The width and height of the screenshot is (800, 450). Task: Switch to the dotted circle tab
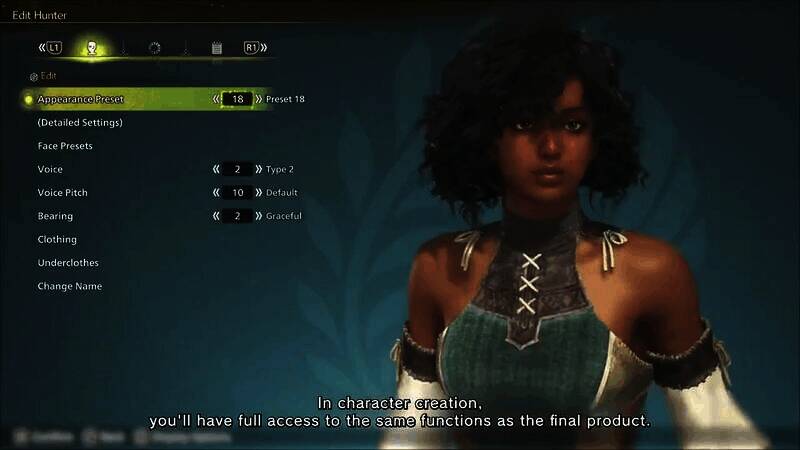[x=155, y=48]
